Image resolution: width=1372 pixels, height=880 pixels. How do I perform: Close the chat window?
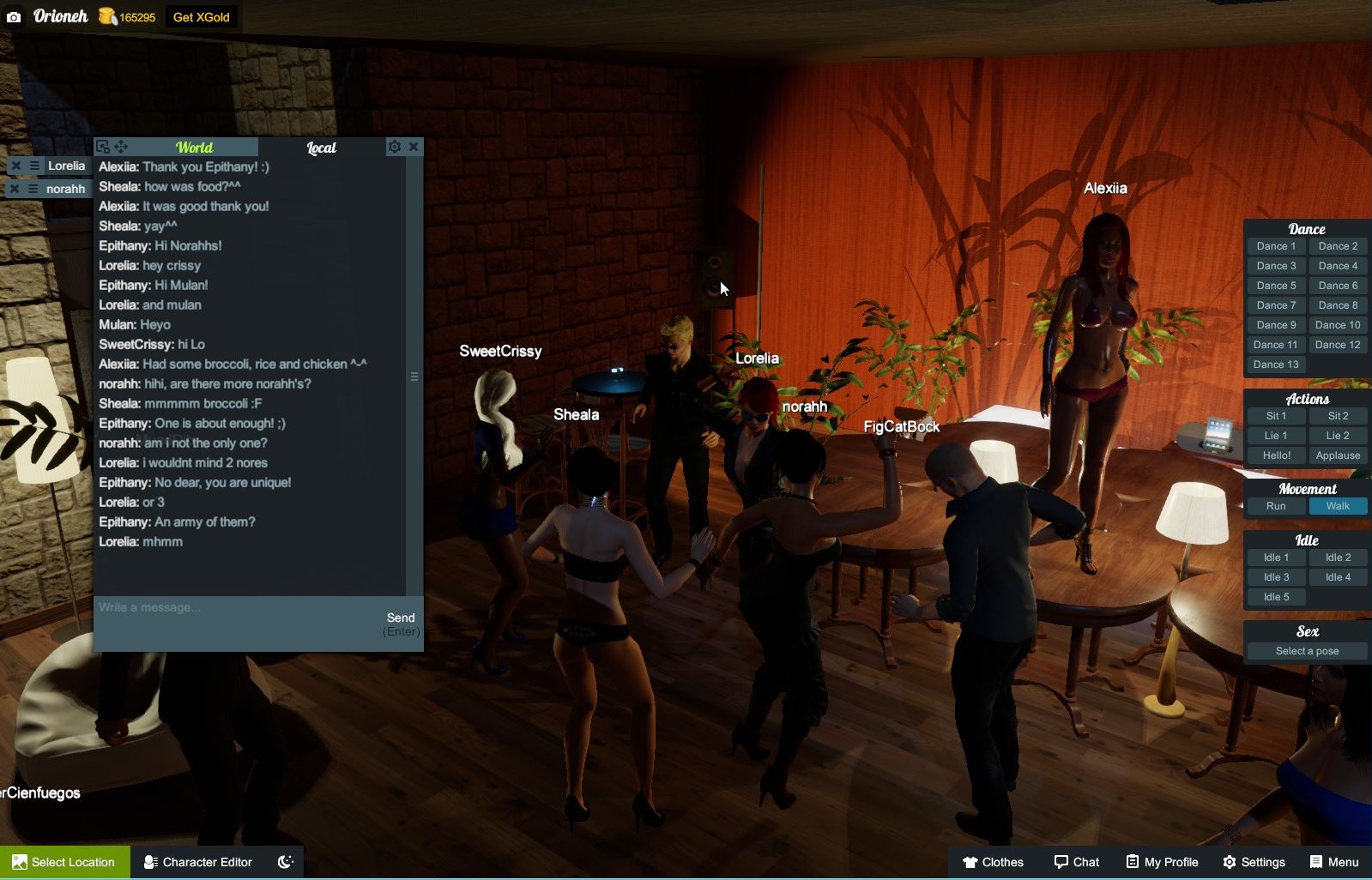pyautogui.click(x=414, y=147)
